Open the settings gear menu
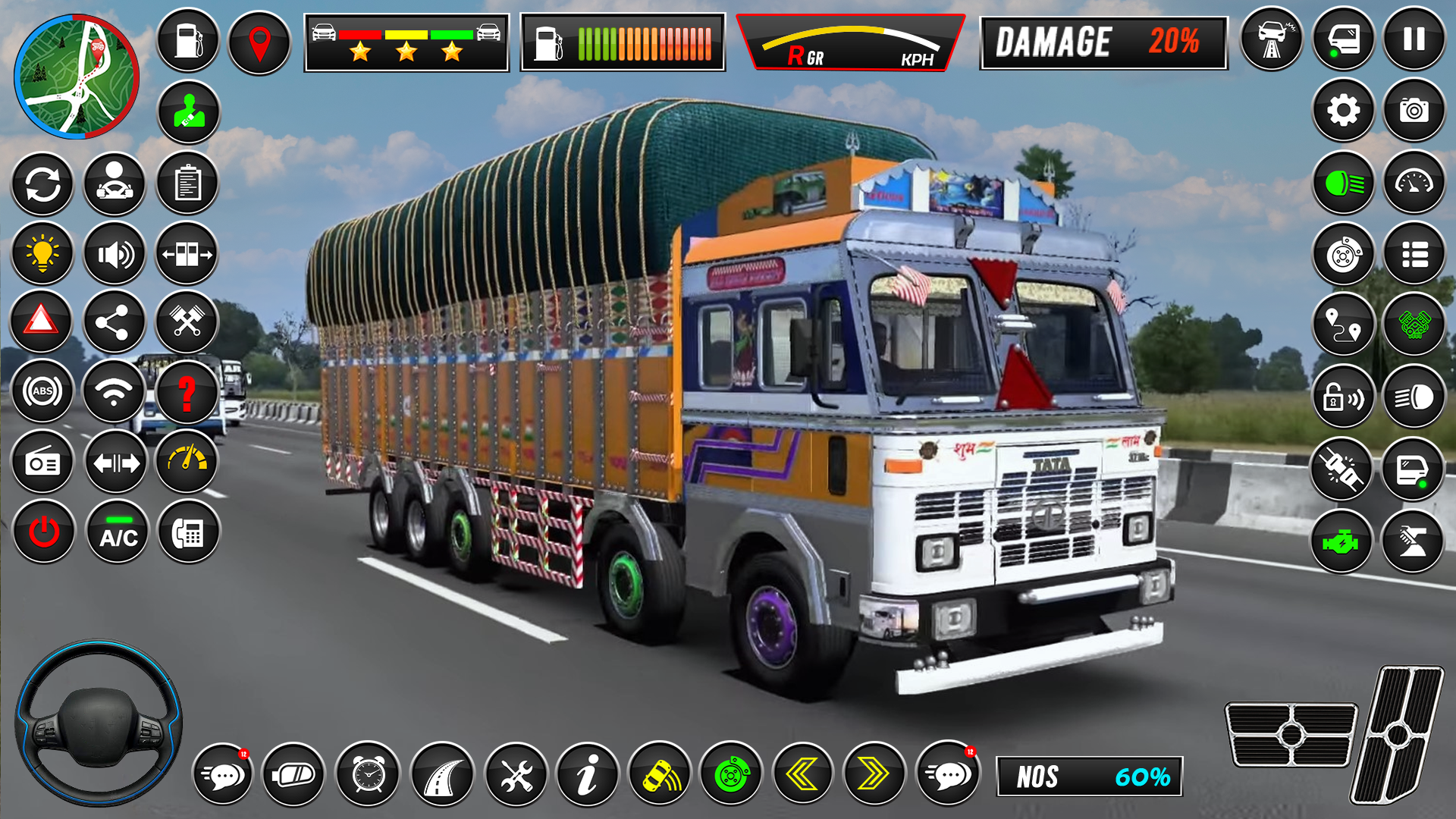Screen dimensions: 1456x819 1341,110
